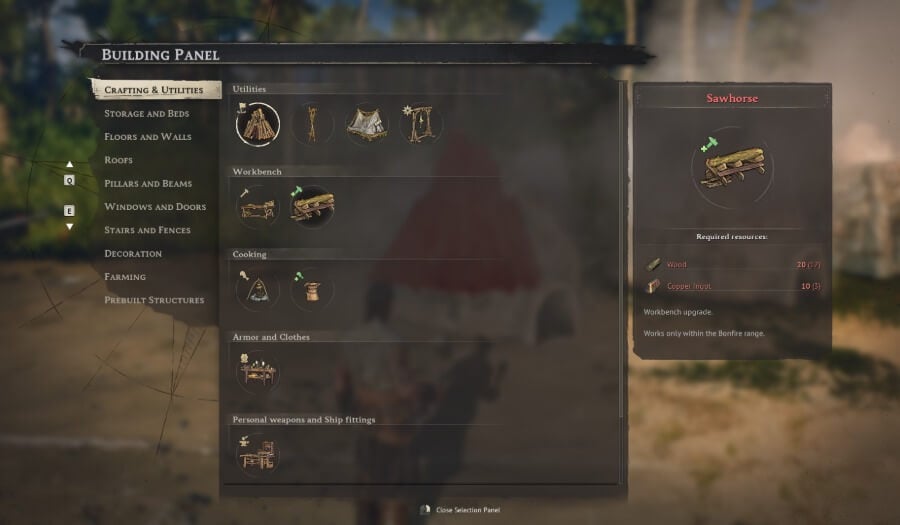Pick the crossed sticks utility icon
Screen dimensions: 900x525
point(312,124)
